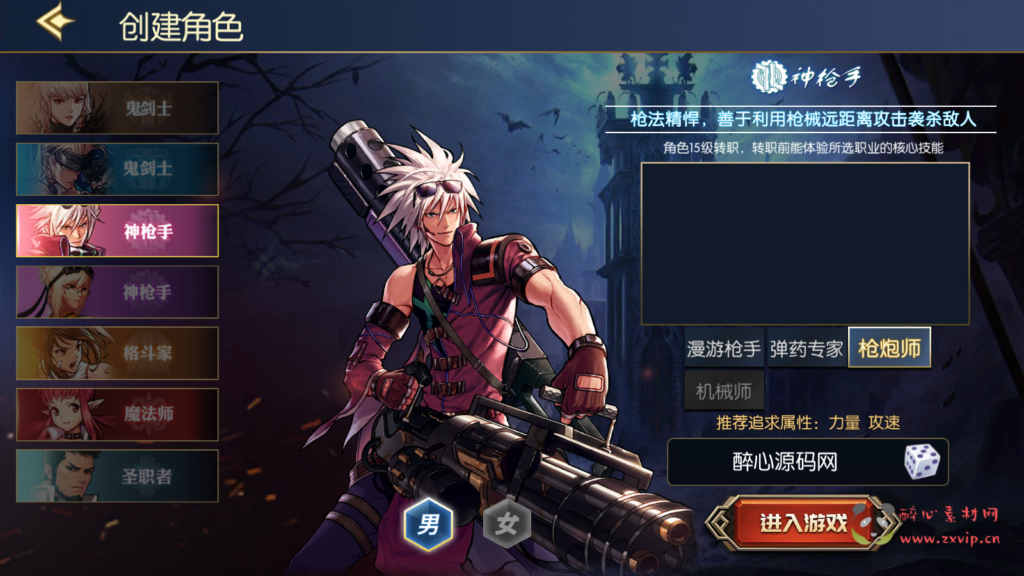The height and width of the screenshot is (576, 1024).
Task: Click the character name input field
Action: pos(783,462)
